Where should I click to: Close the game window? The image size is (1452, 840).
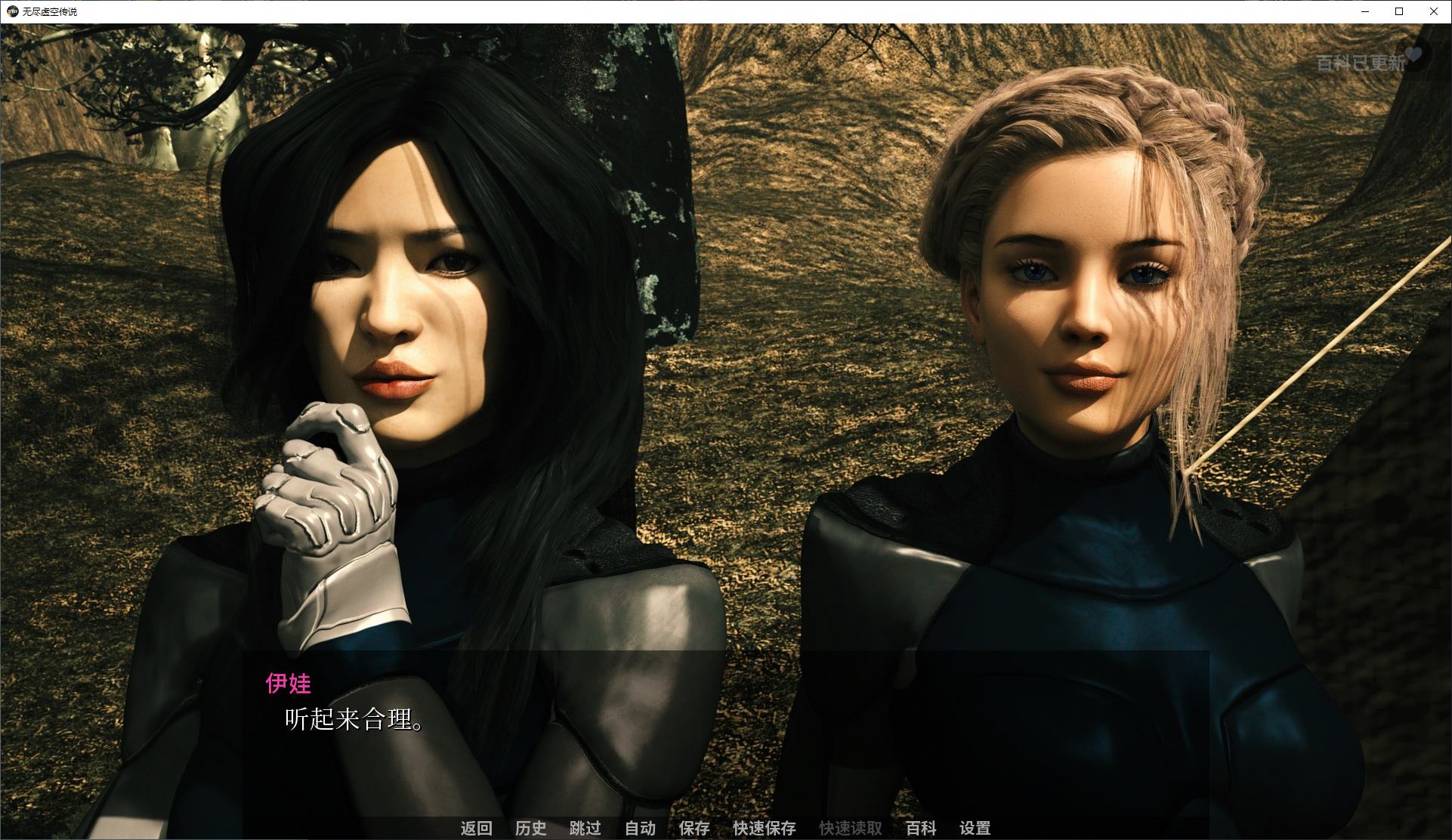tap(1433, 11)
